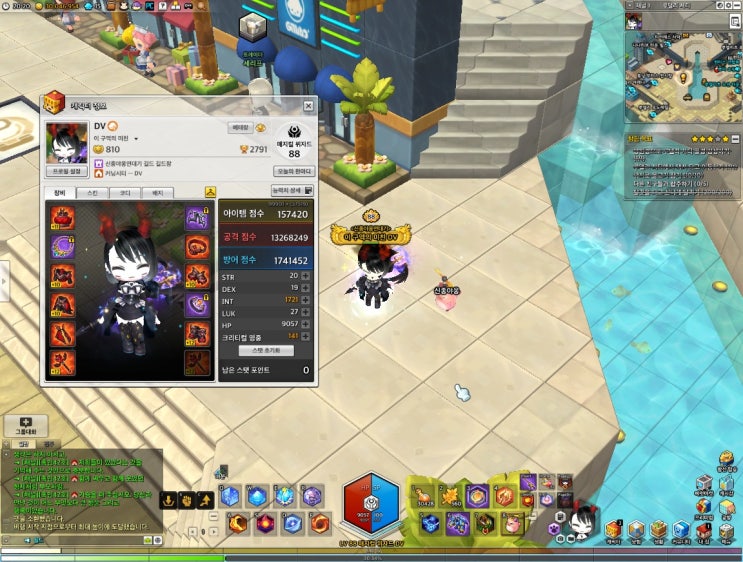Close the character info window
This screenshot has height=562, width=743.
tap(308, 105)
